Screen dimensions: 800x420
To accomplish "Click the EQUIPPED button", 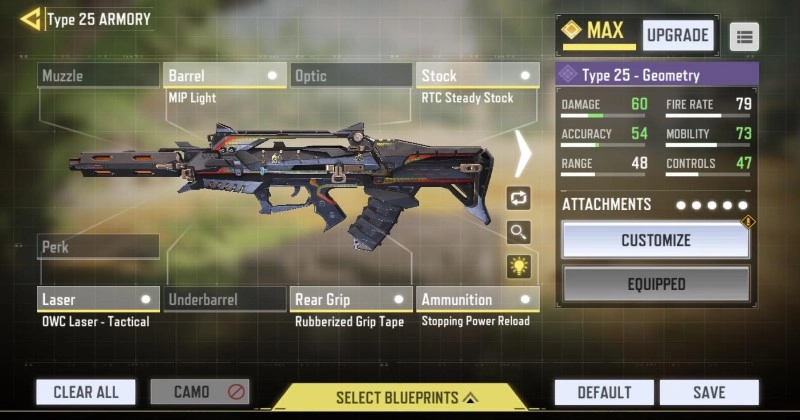I will tap(655, 284).
